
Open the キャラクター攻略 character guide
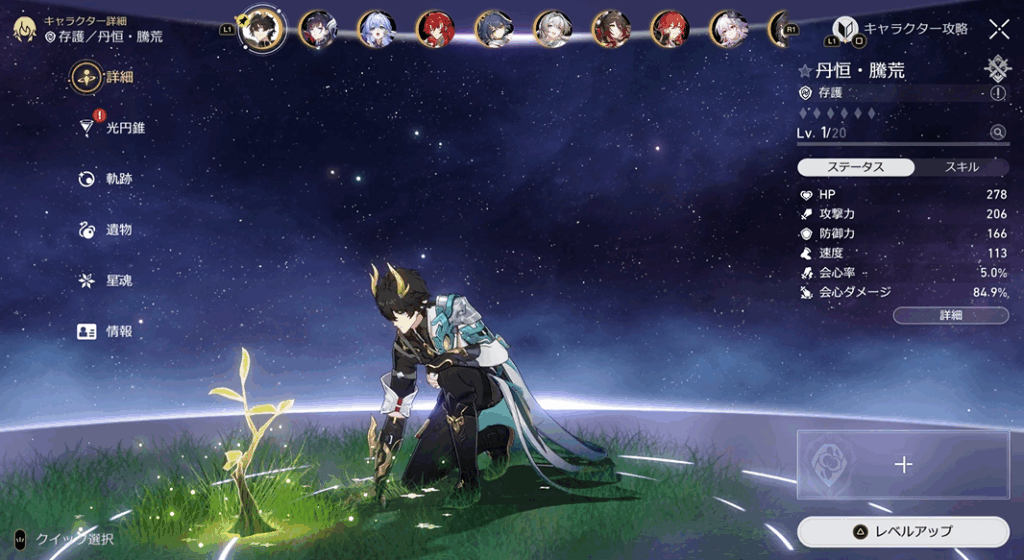(902, 29)
